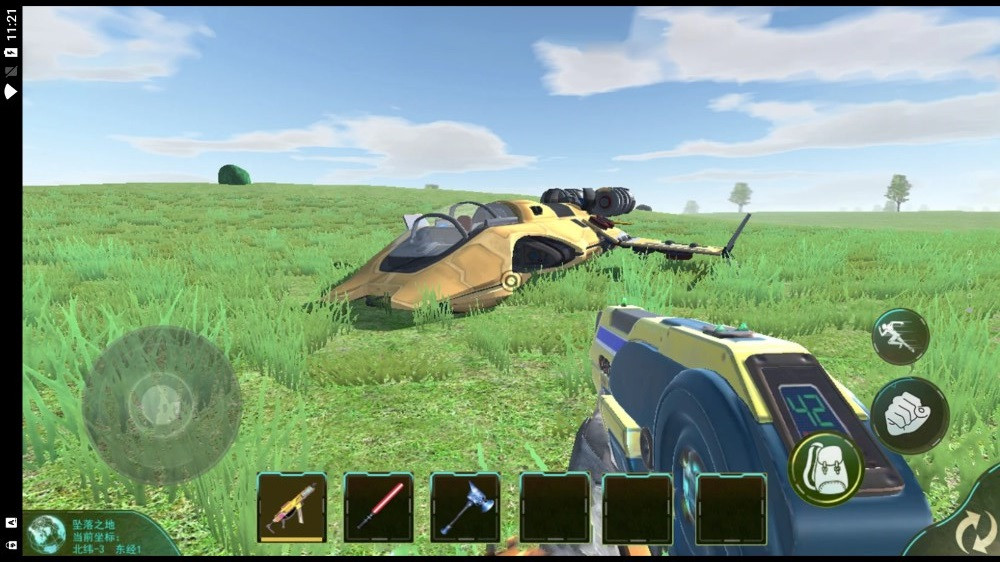This screenshot has height=562, width=1000.
Task: Choose the battle axe hotbar slot
Action: (465, 507)
